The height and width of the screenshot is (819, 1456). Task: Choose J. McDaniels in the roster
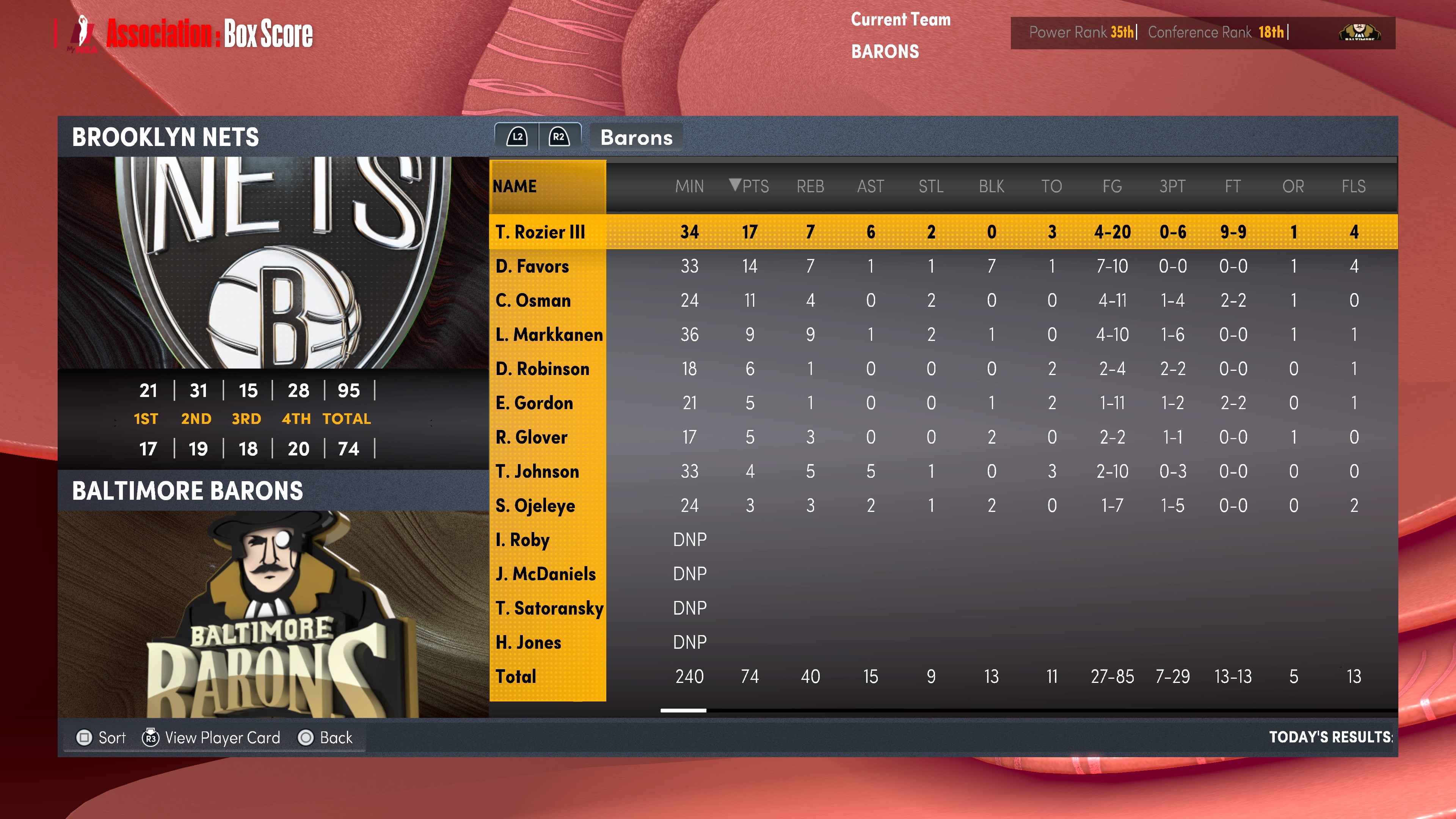coord(546,574)
